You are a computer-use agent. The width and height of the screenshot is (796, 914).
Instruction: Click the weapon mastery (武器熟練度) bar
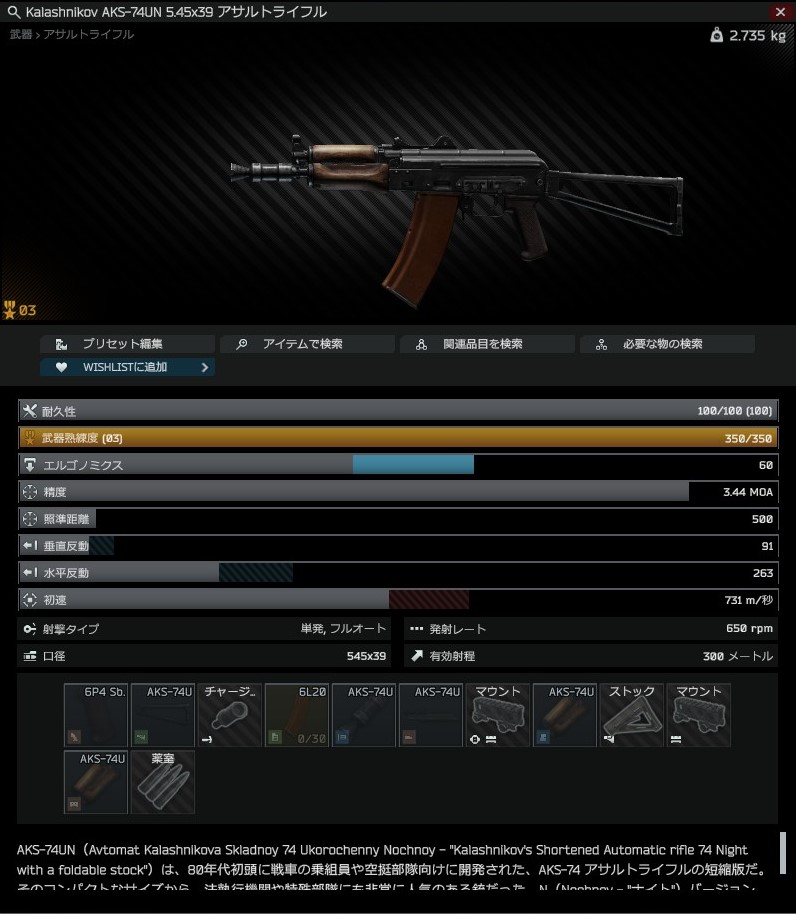397,438
